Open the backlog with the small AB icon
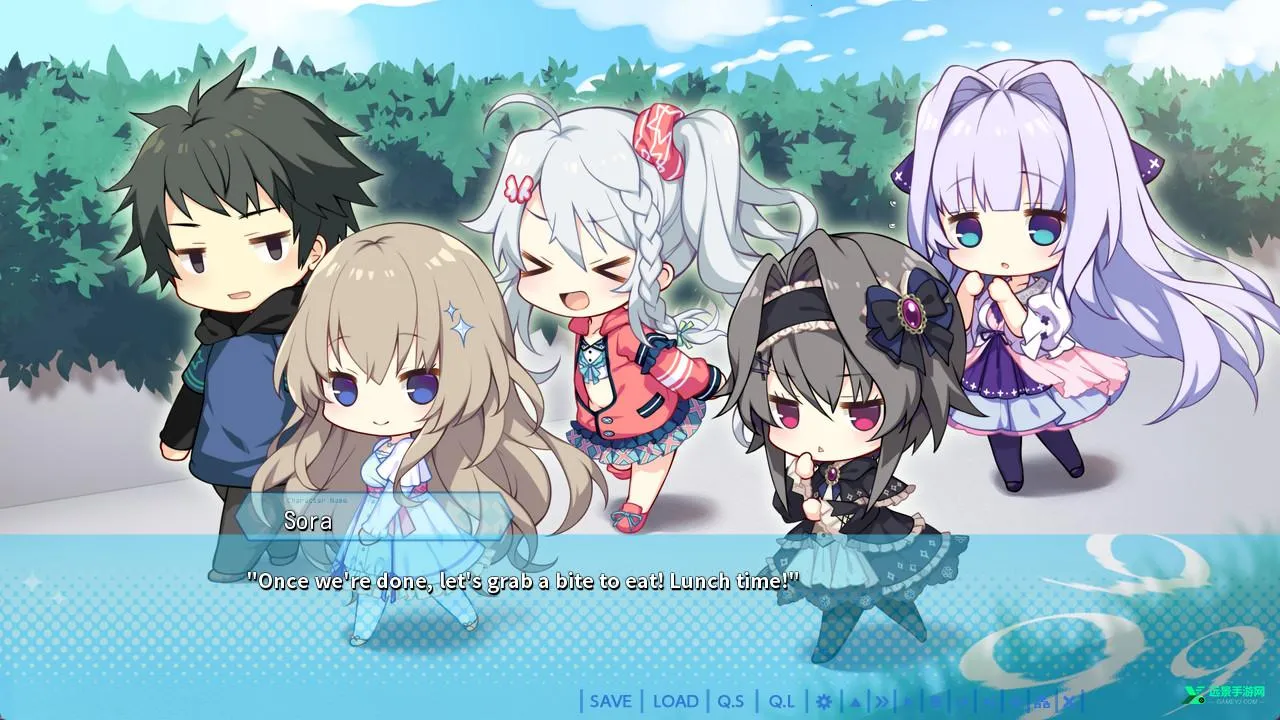Viewport: 1280px width, 720px height. click(x=1041, y=701)
